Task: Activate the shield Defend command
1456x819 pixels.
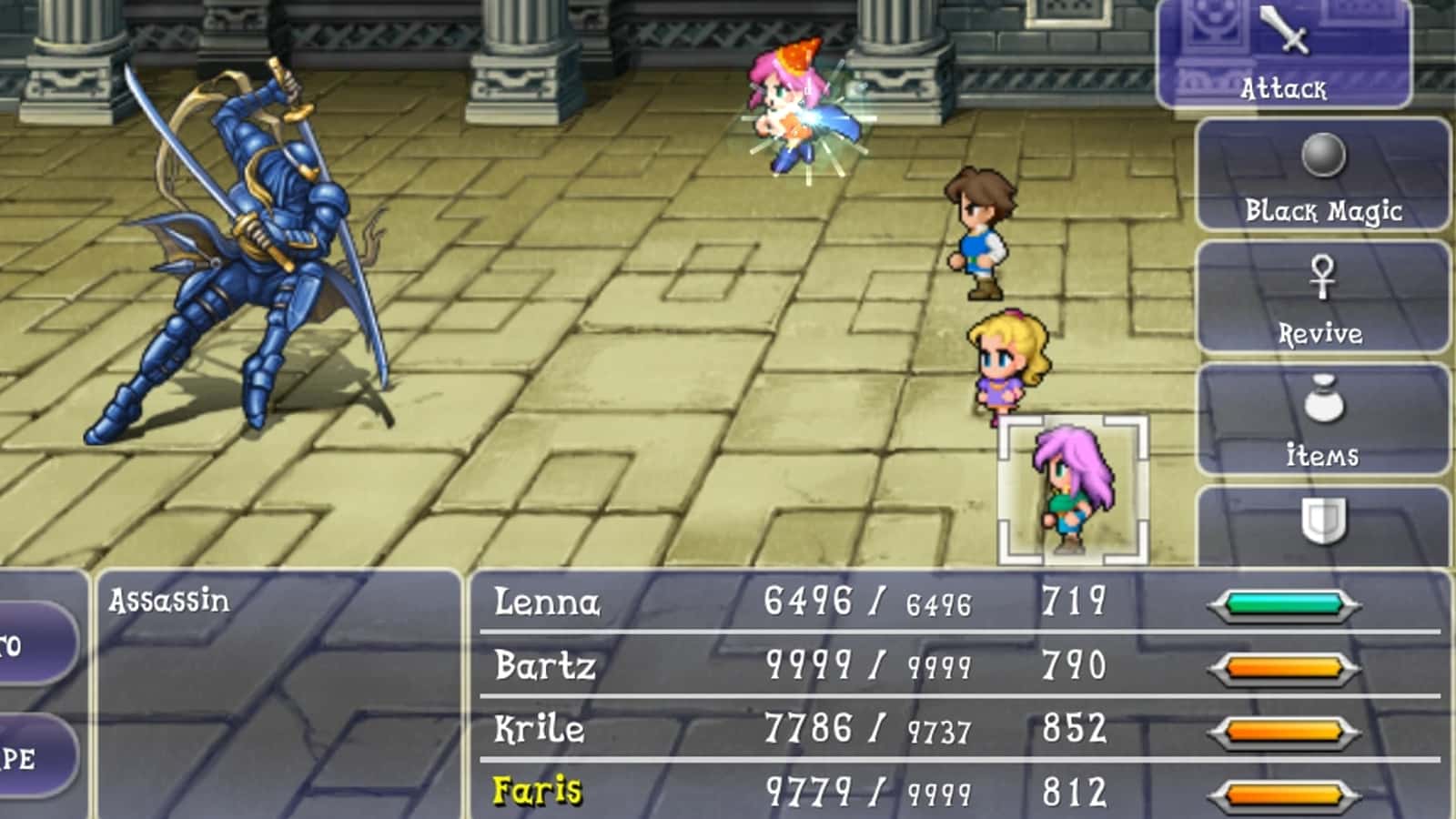Action: [1322, 525]
